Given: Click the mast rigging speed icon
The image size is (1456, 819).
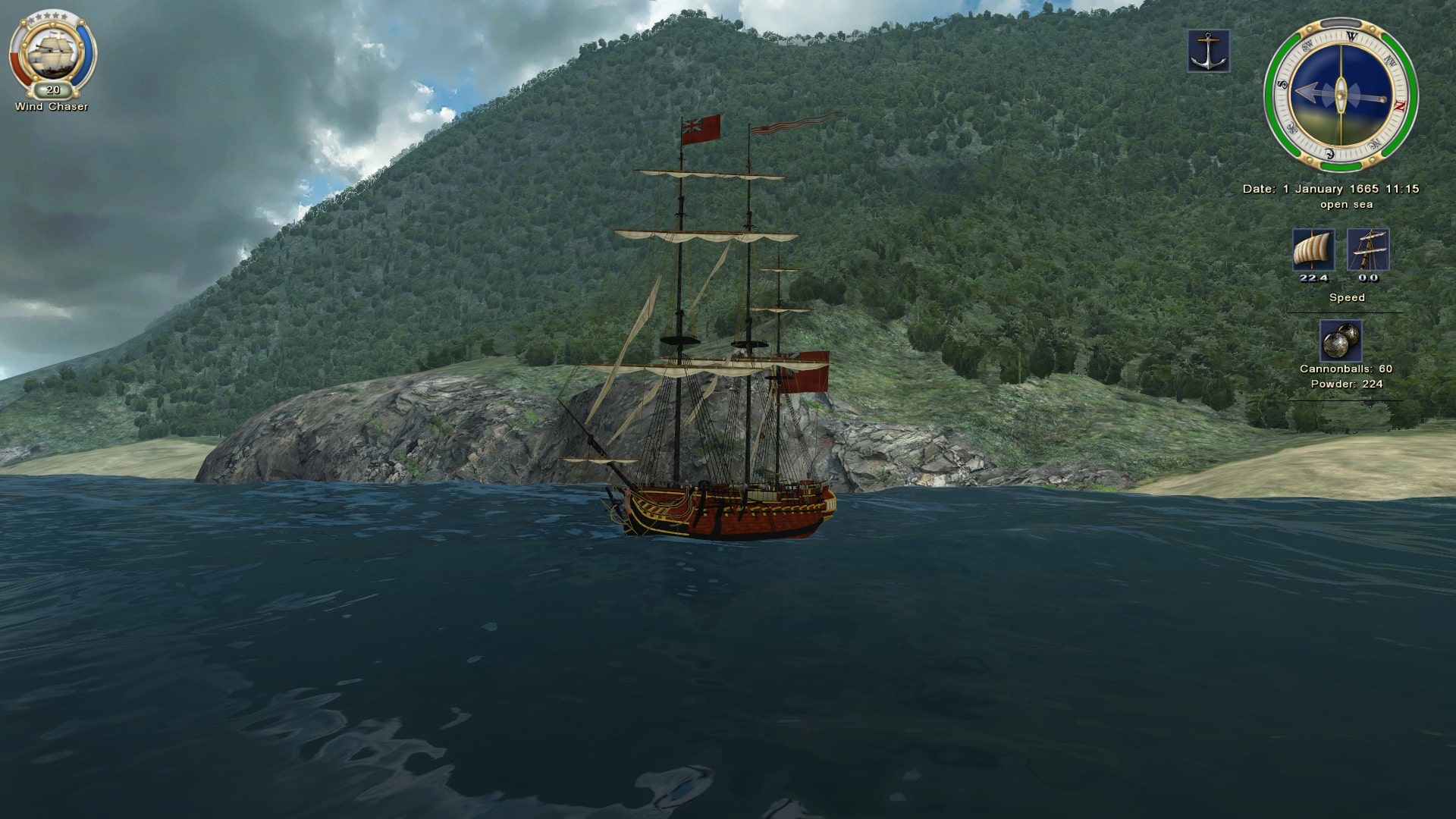Looking at the screenshot, I should [1368, 250].
